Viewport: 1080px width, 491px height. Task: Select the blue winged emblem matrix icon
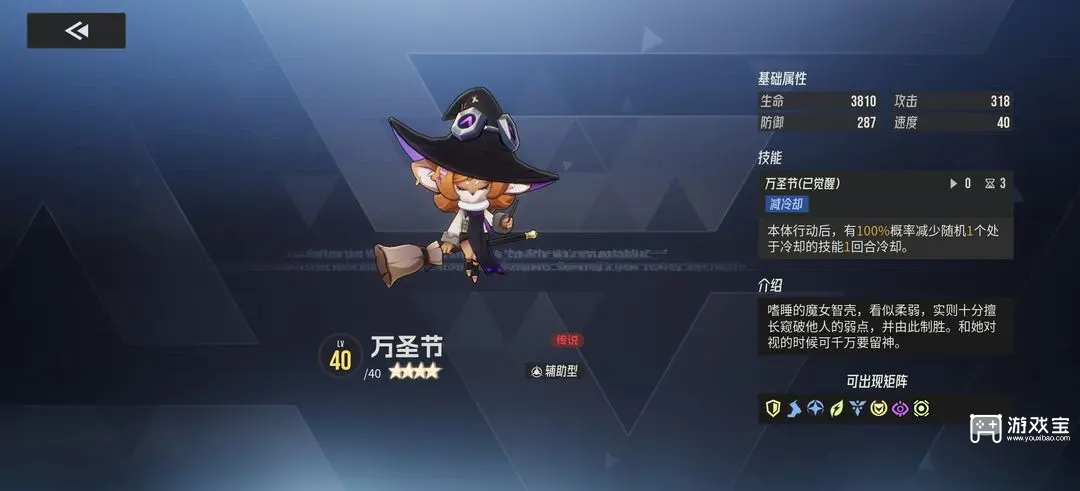pos(857,408)
